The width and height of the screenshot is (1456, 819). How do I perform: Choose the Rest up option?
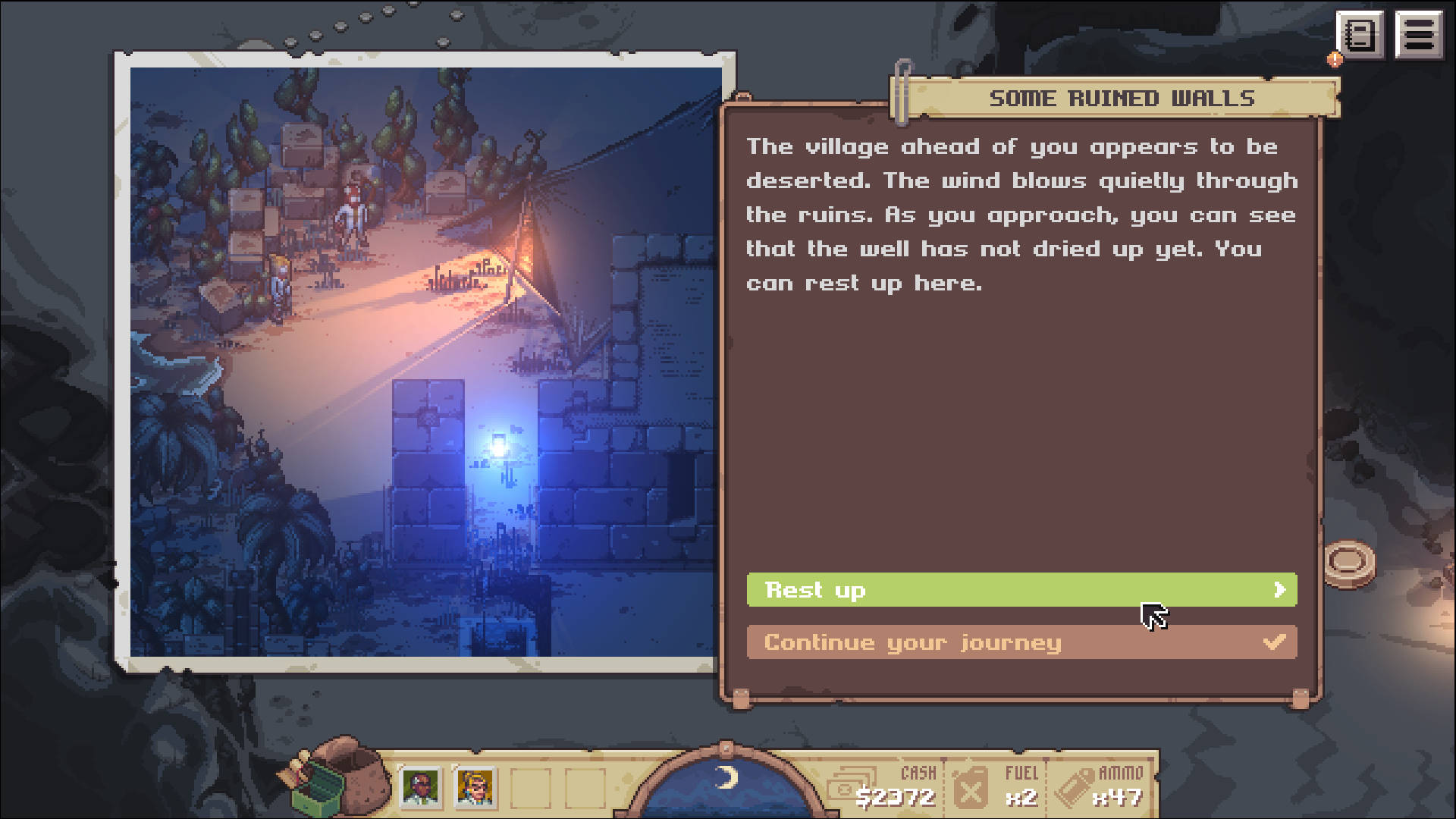pyautogui.click(x=1021, y=590)
